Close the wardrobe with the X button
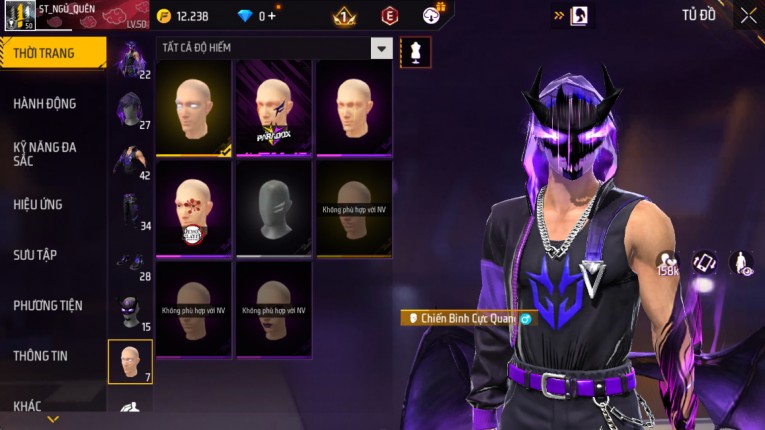The height and width of the screenshot is (430, 765). pos(748,15)
